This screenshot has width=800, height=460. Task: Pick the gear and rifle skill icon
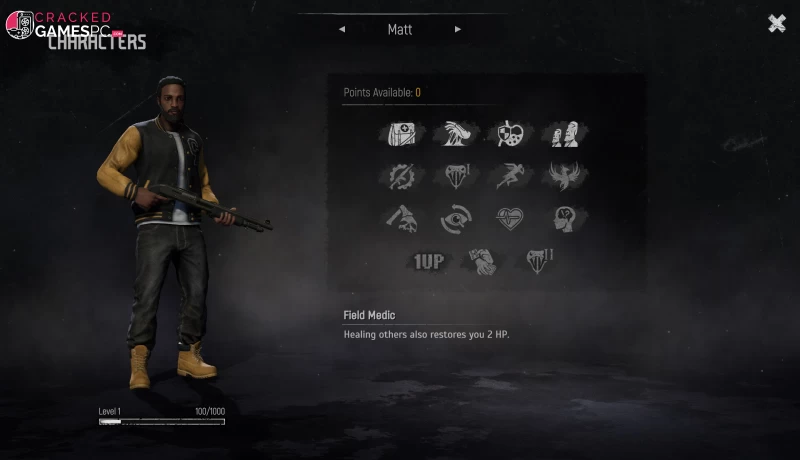[x=401, y=176]
